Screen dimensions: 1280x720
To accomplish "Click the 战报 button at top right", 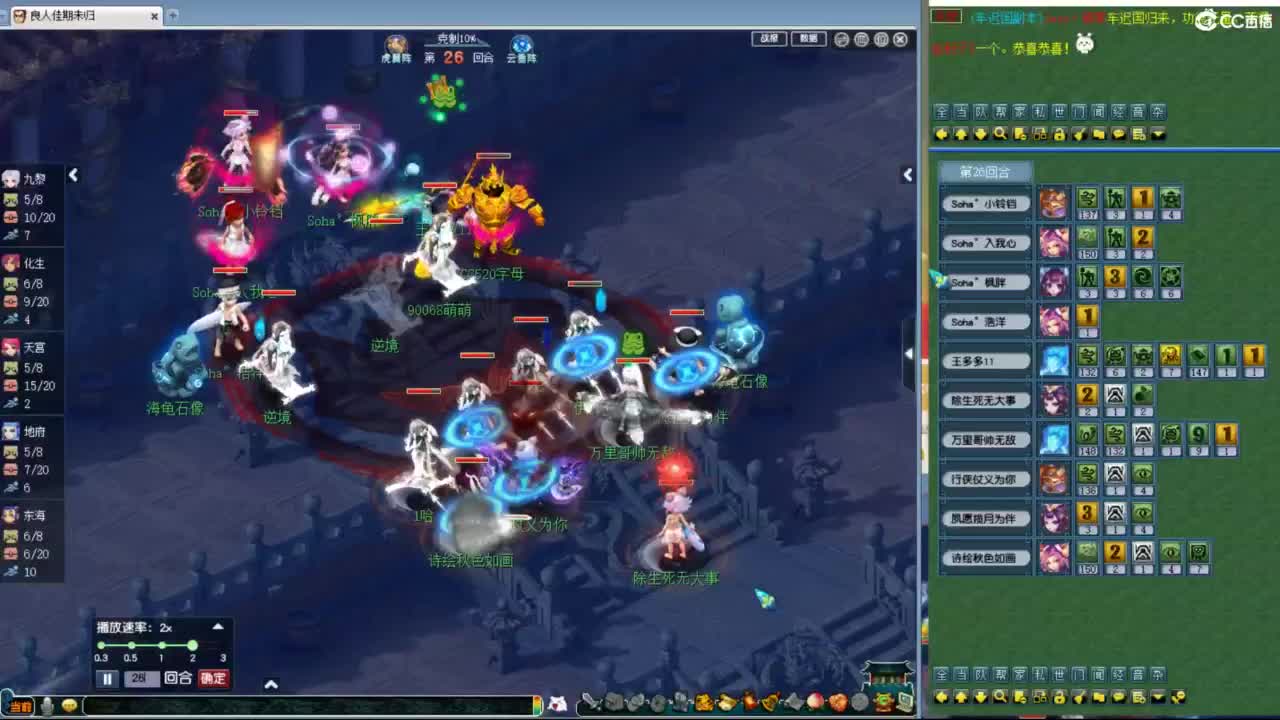I will (x=767, y=39).
